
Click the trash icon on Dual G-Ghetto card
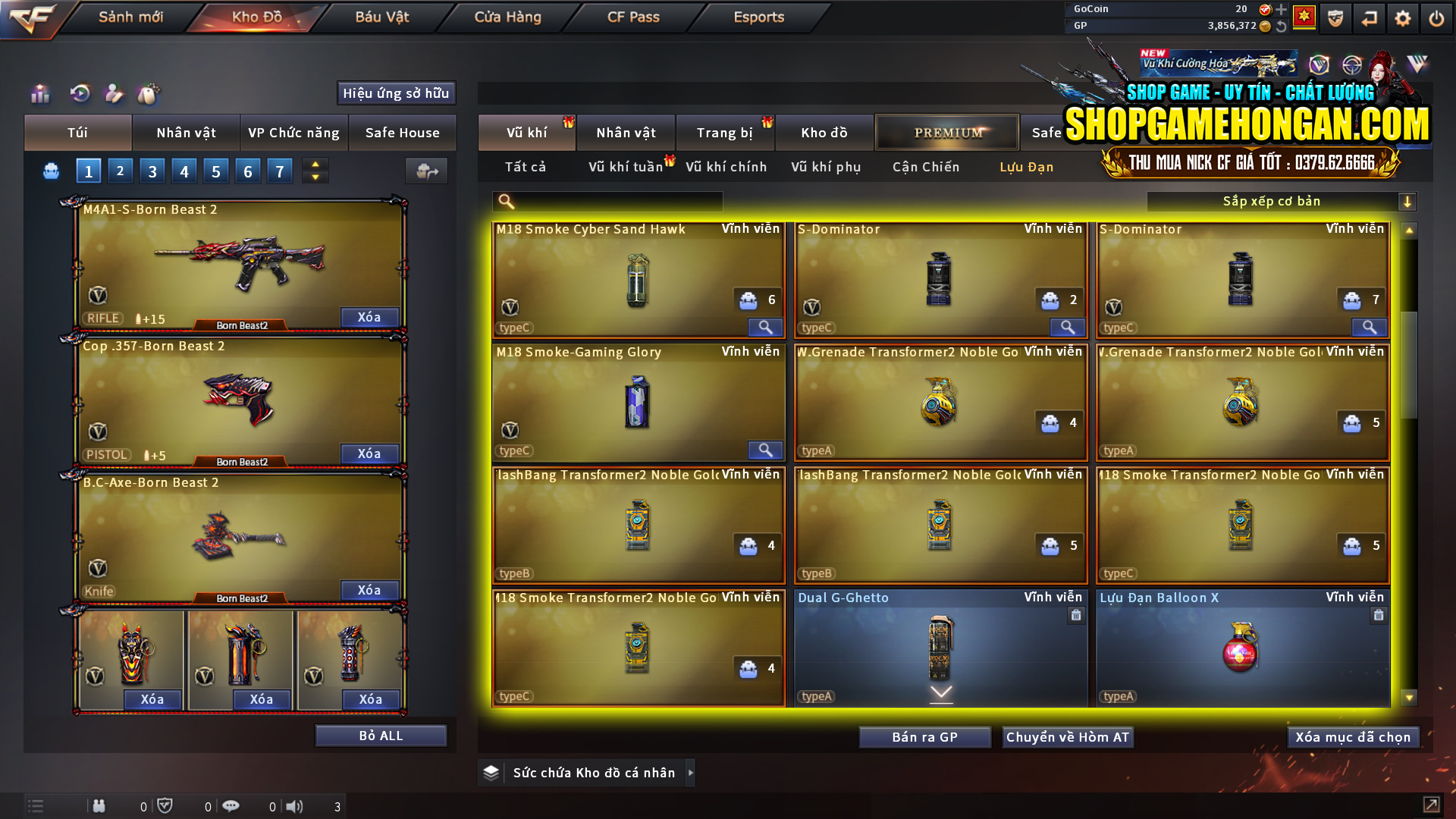(1076, 615)
